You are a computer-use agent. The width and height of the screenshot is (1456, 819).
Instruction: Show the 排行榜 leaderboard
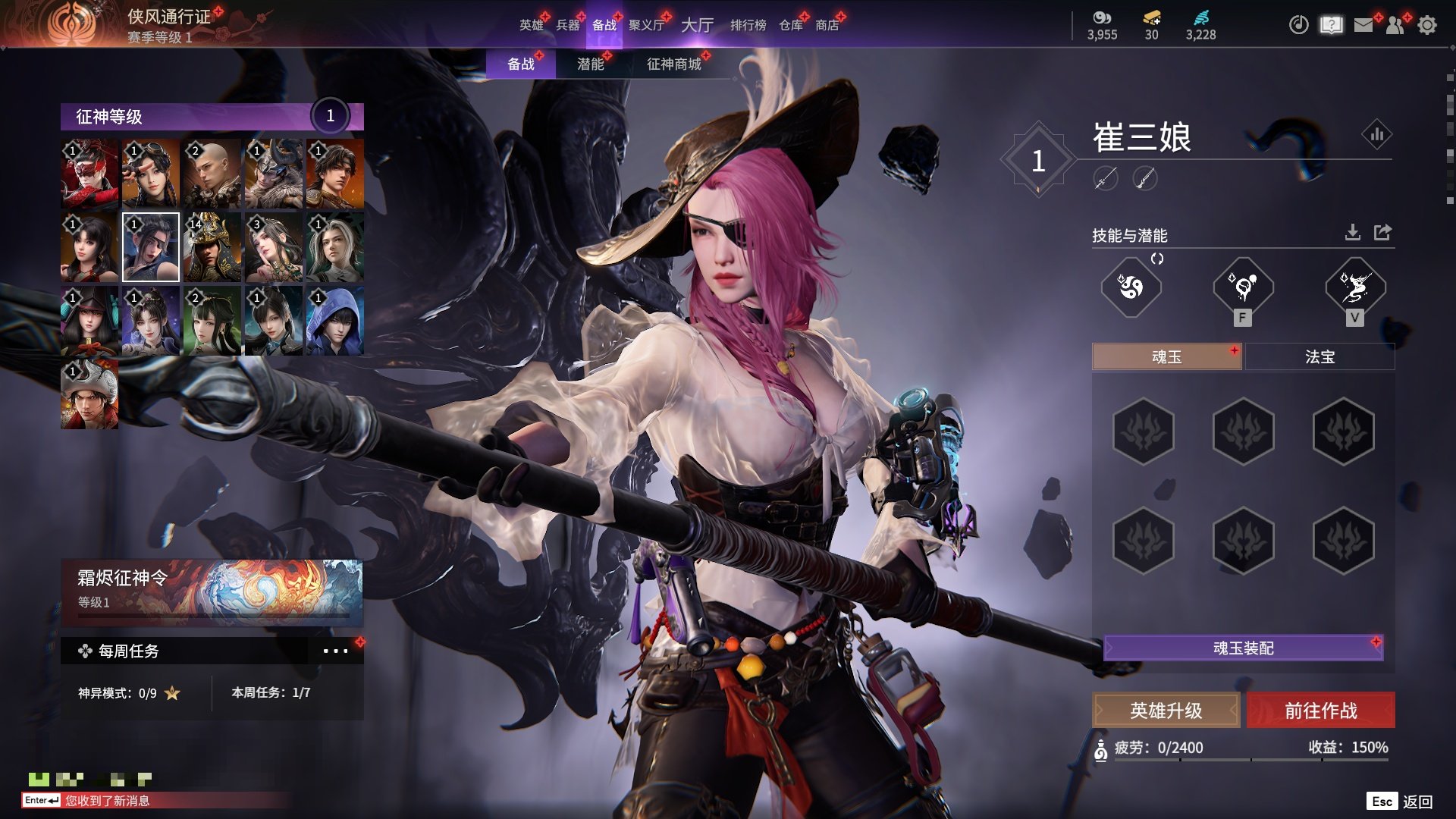748,25
